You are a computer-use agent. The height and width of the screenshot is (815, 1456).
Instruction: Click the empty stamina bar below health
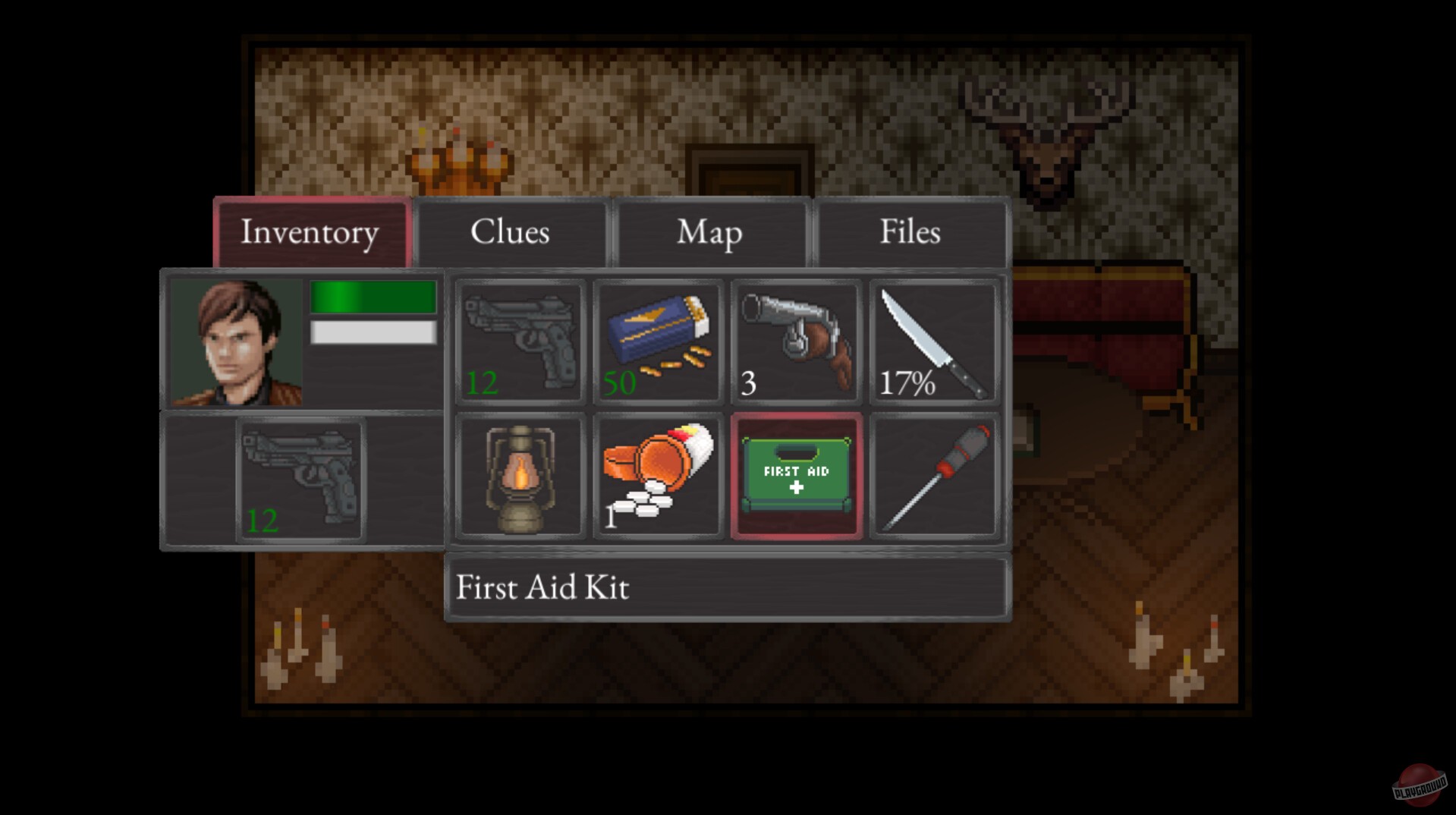372,332
